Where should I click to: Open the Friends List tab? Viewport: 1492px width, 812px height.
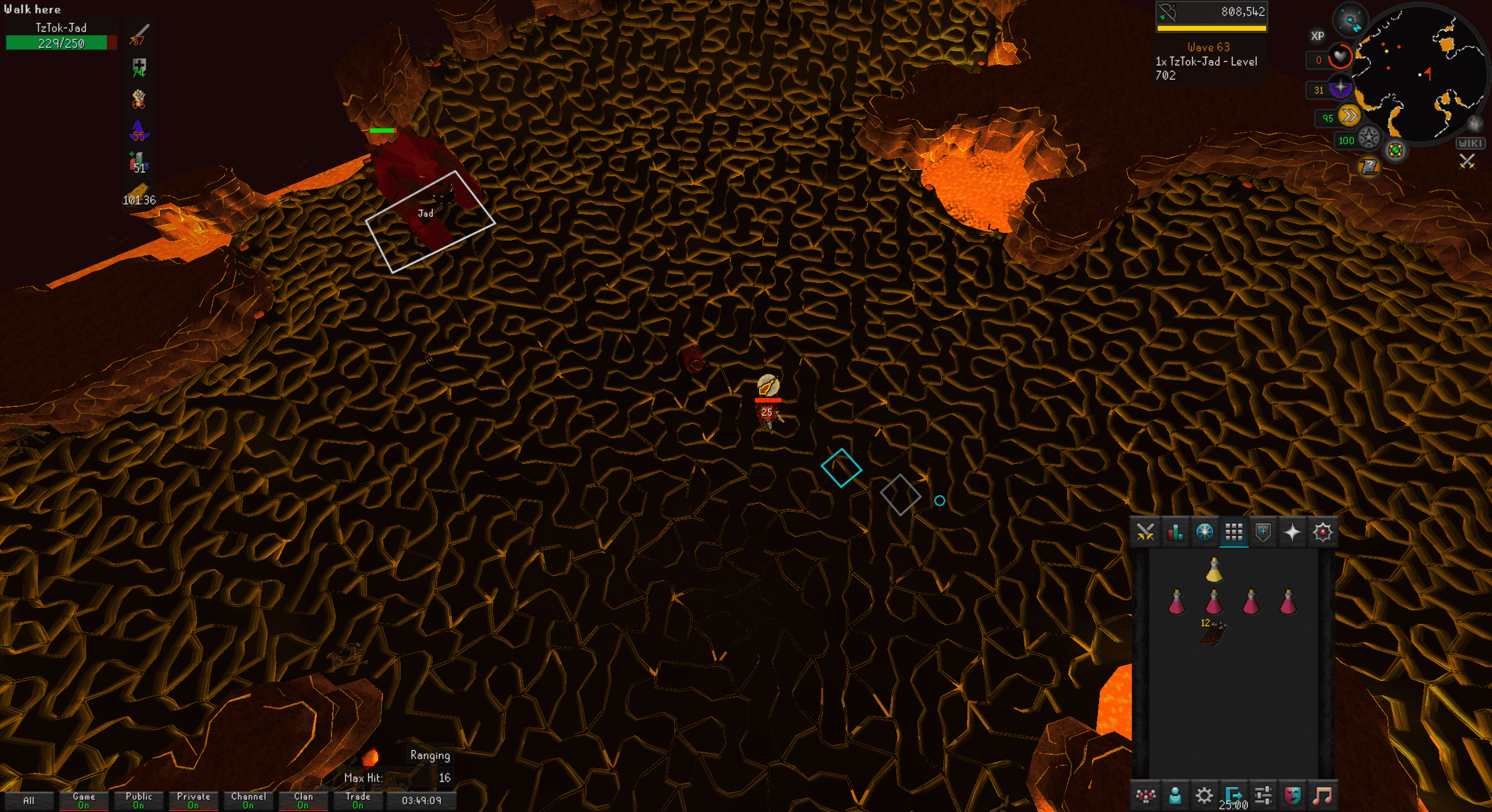(x=1175, y=796)
